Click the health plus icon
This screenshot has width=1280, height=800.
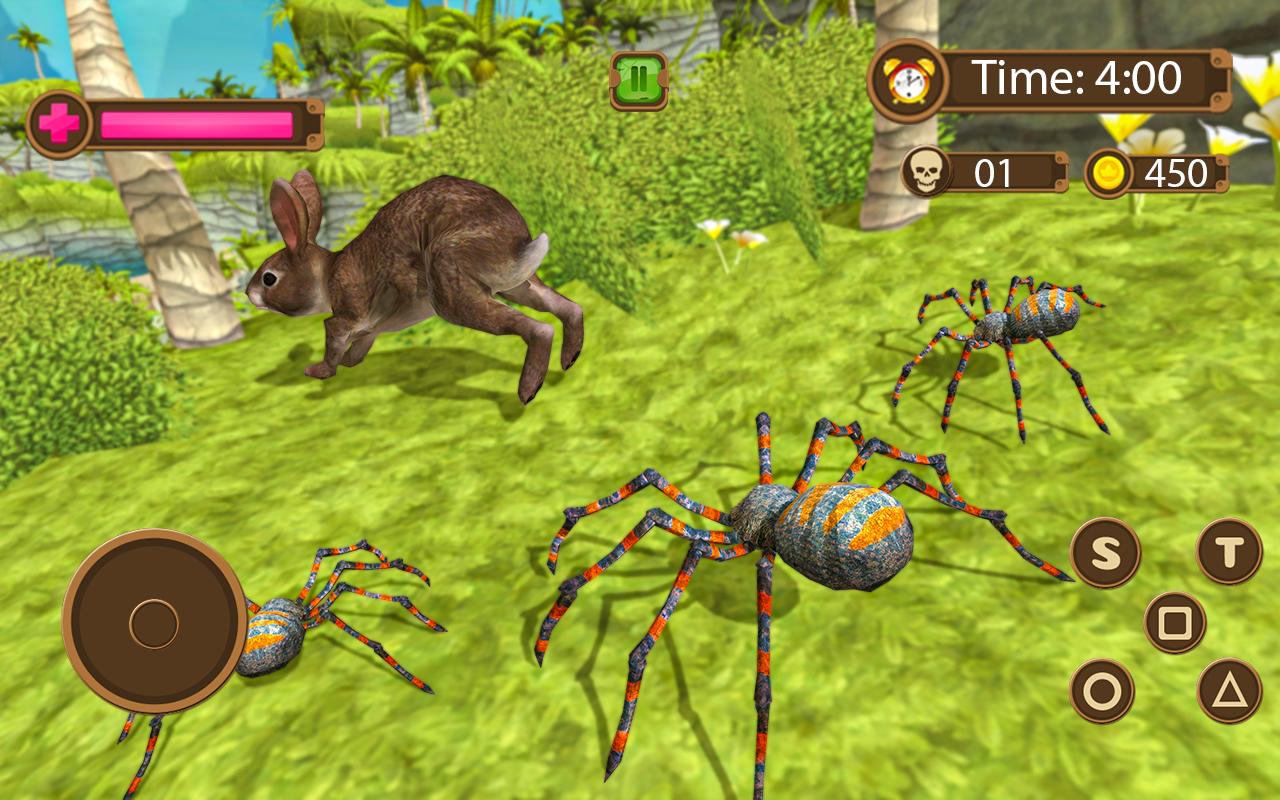coord(60,120)
